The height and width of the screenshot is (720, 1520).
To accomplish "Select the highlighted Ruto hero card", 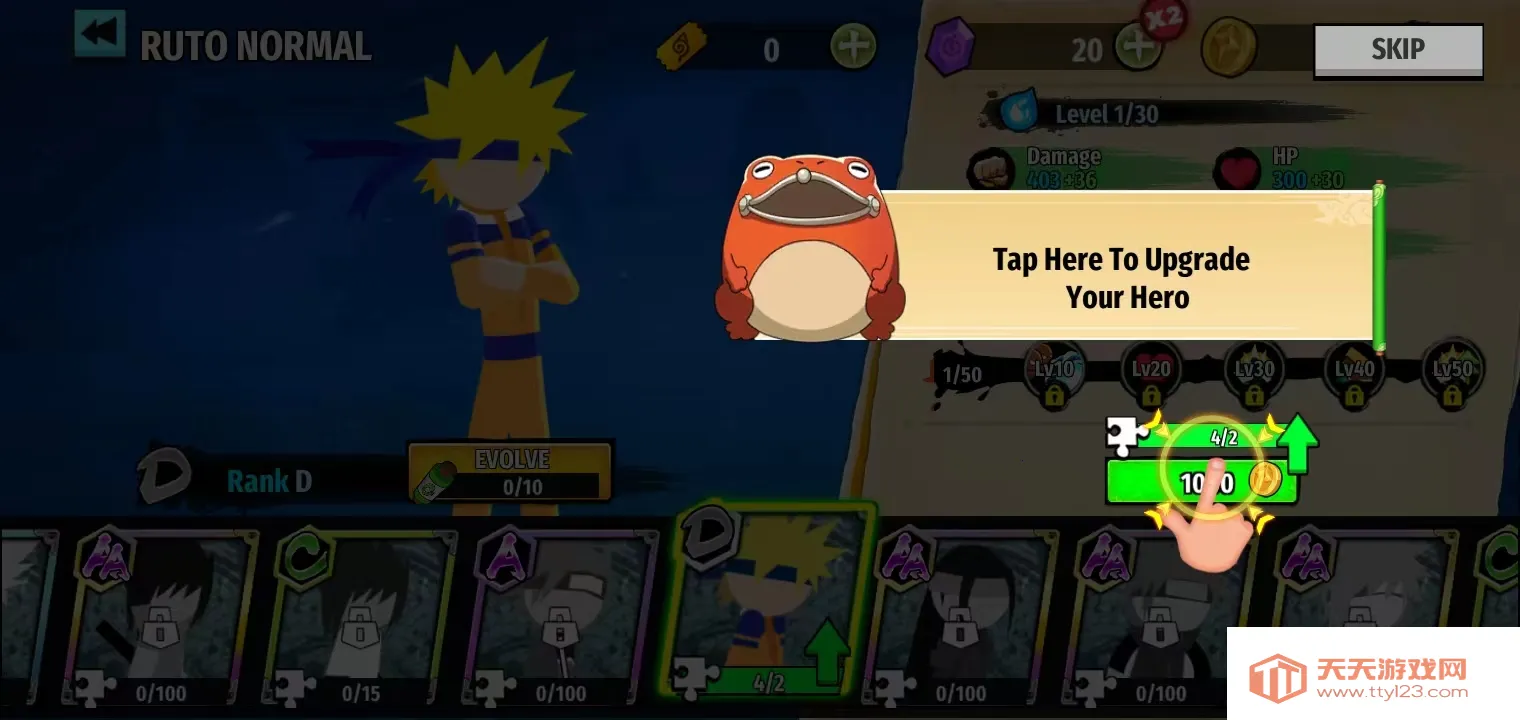I will click(x=771, y=605).
